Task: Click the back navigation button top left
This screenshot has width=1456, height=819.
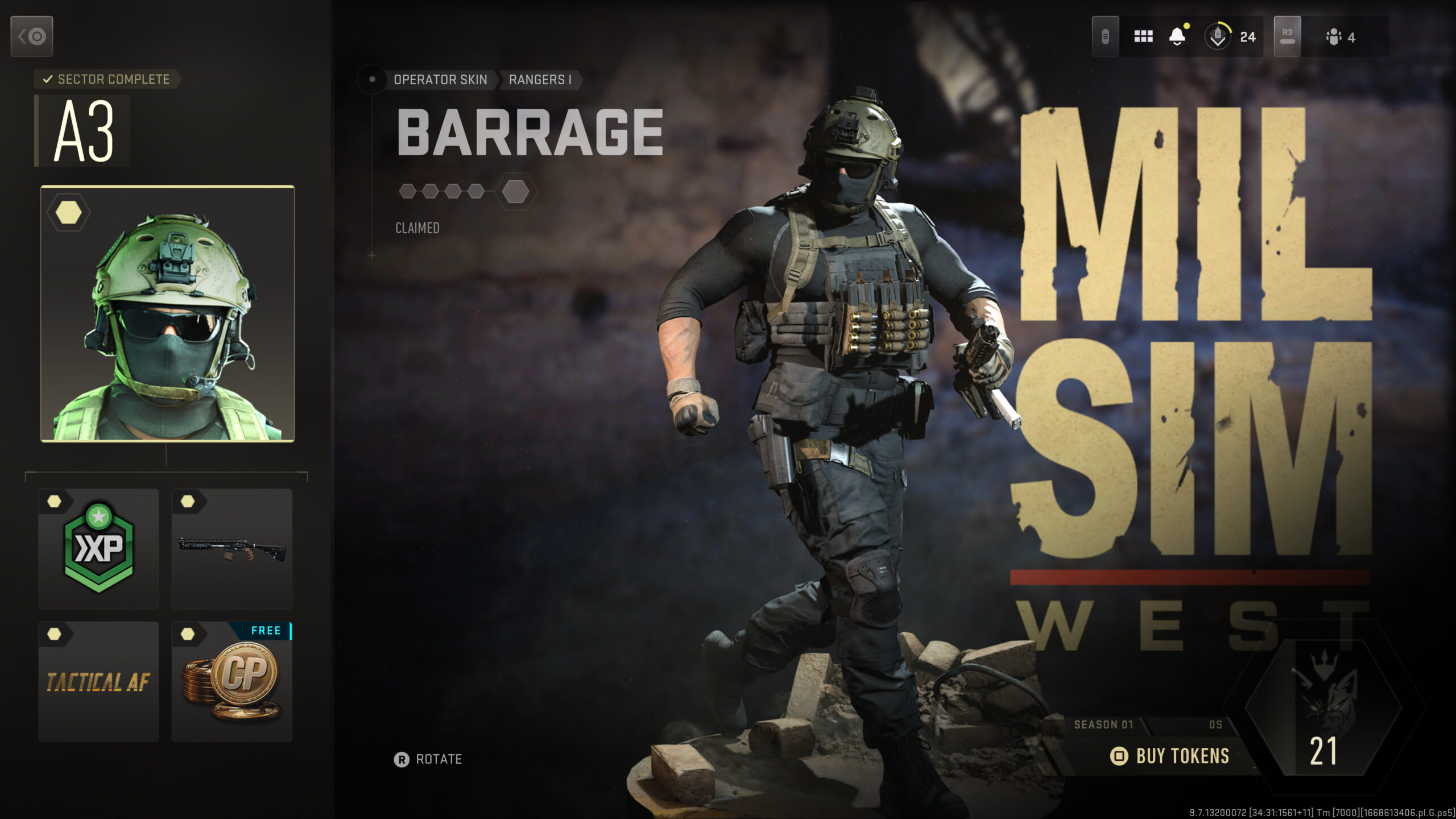Action: [31, 36]
